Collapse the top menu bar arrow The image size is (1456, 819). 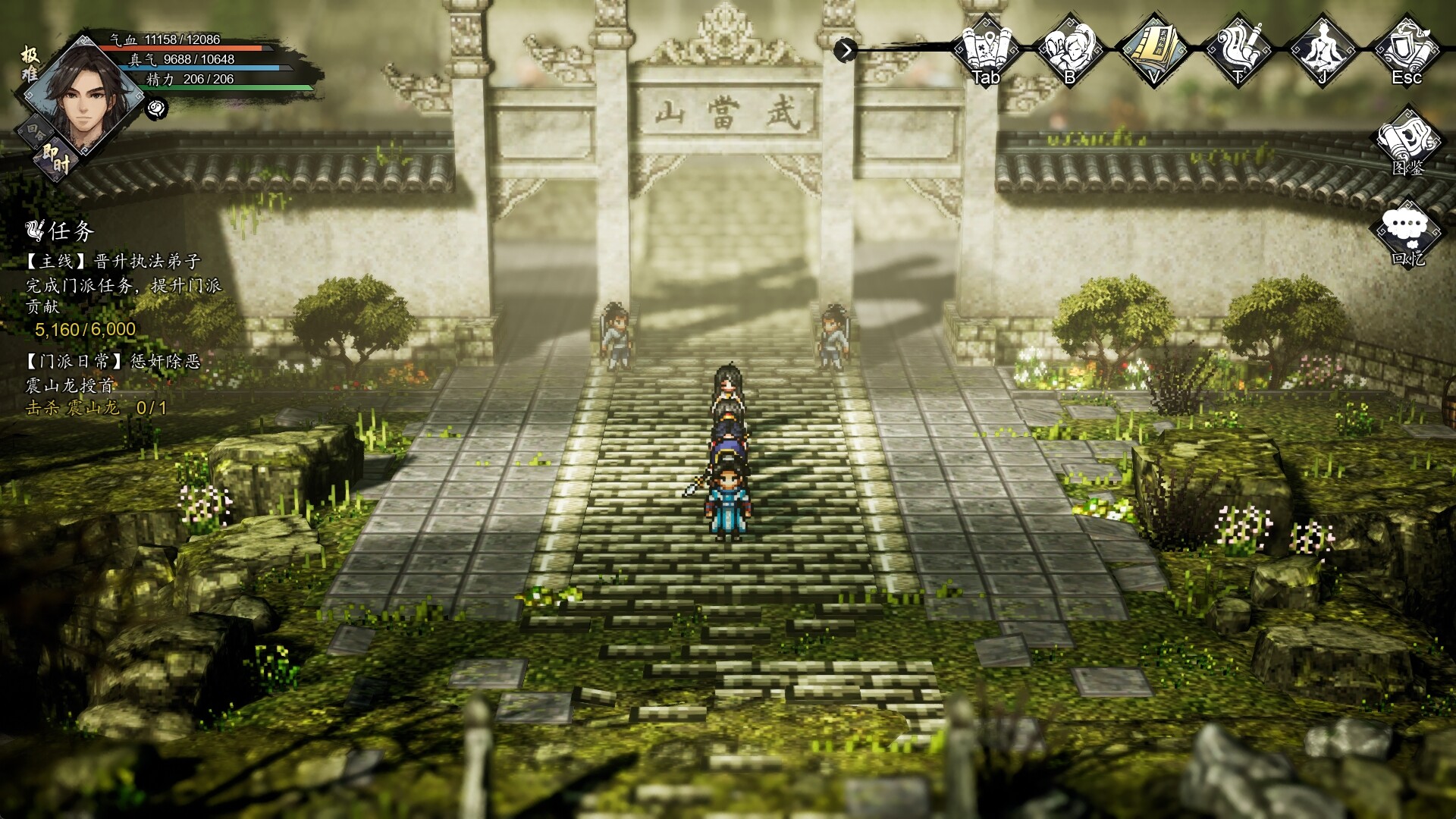tap(845, 50)
